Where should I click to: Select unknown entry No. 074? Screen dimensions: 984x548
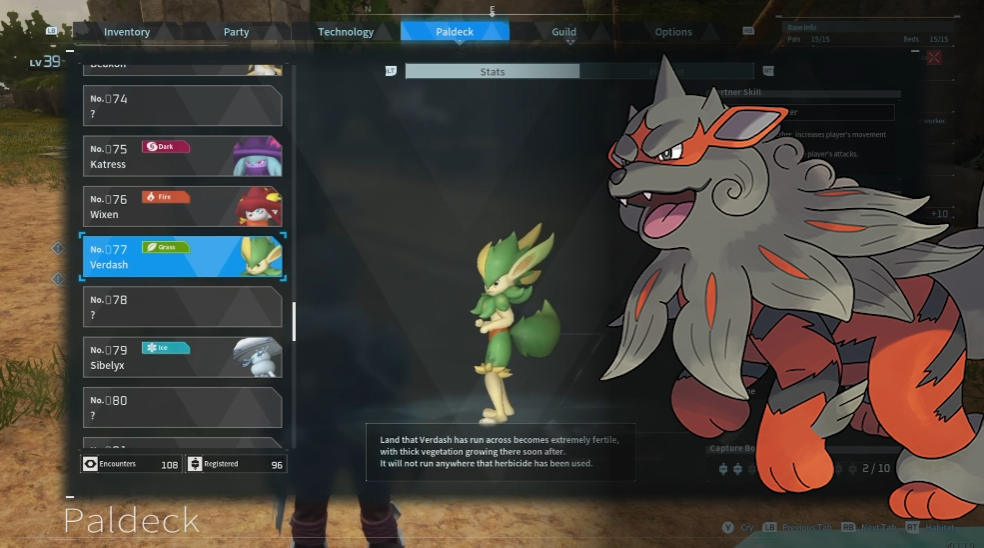pos(182,106)
